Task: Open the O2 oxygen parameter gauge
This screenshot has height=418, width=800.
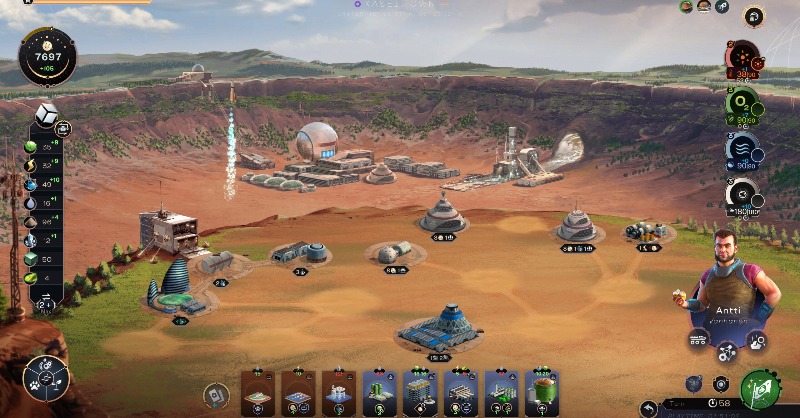Action: 742,105
